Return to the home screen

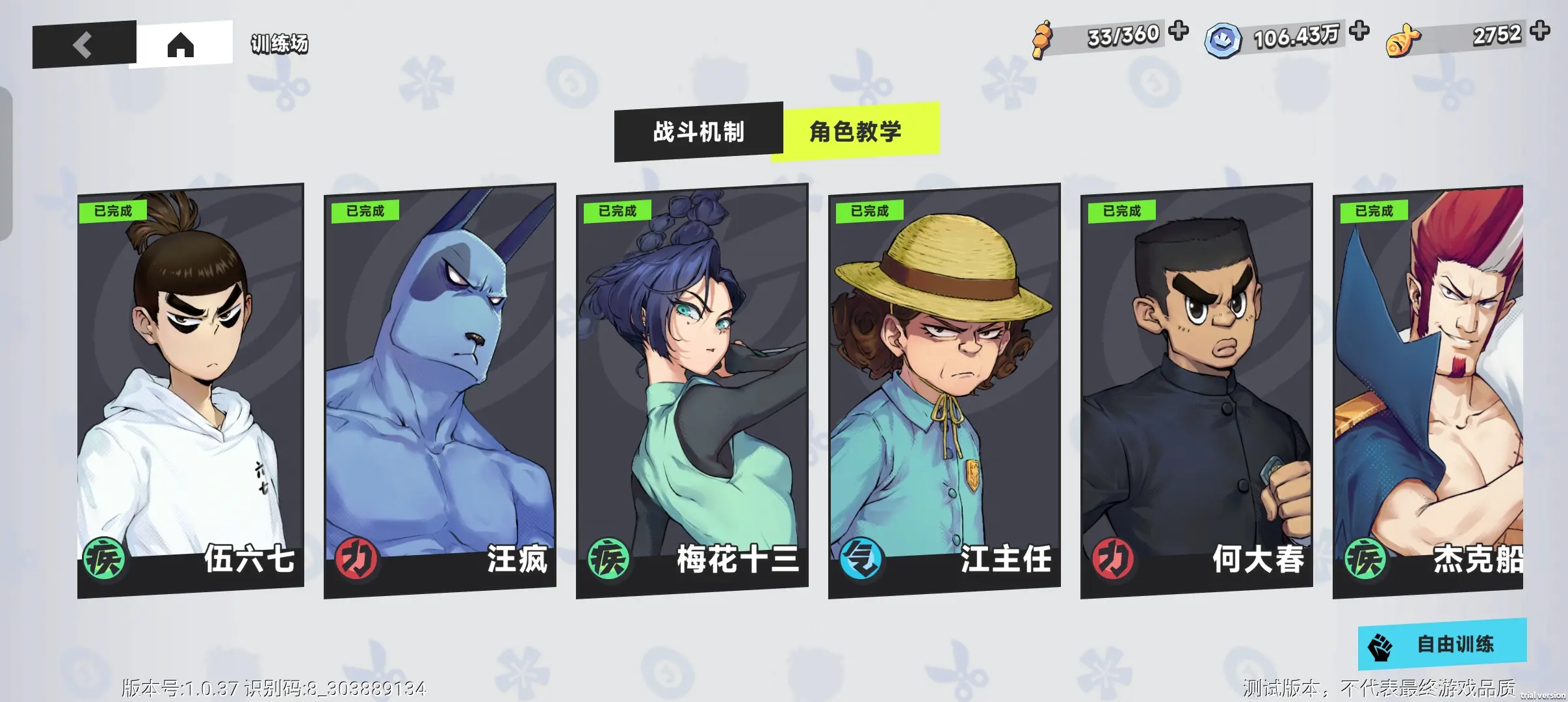click(181, 44)
